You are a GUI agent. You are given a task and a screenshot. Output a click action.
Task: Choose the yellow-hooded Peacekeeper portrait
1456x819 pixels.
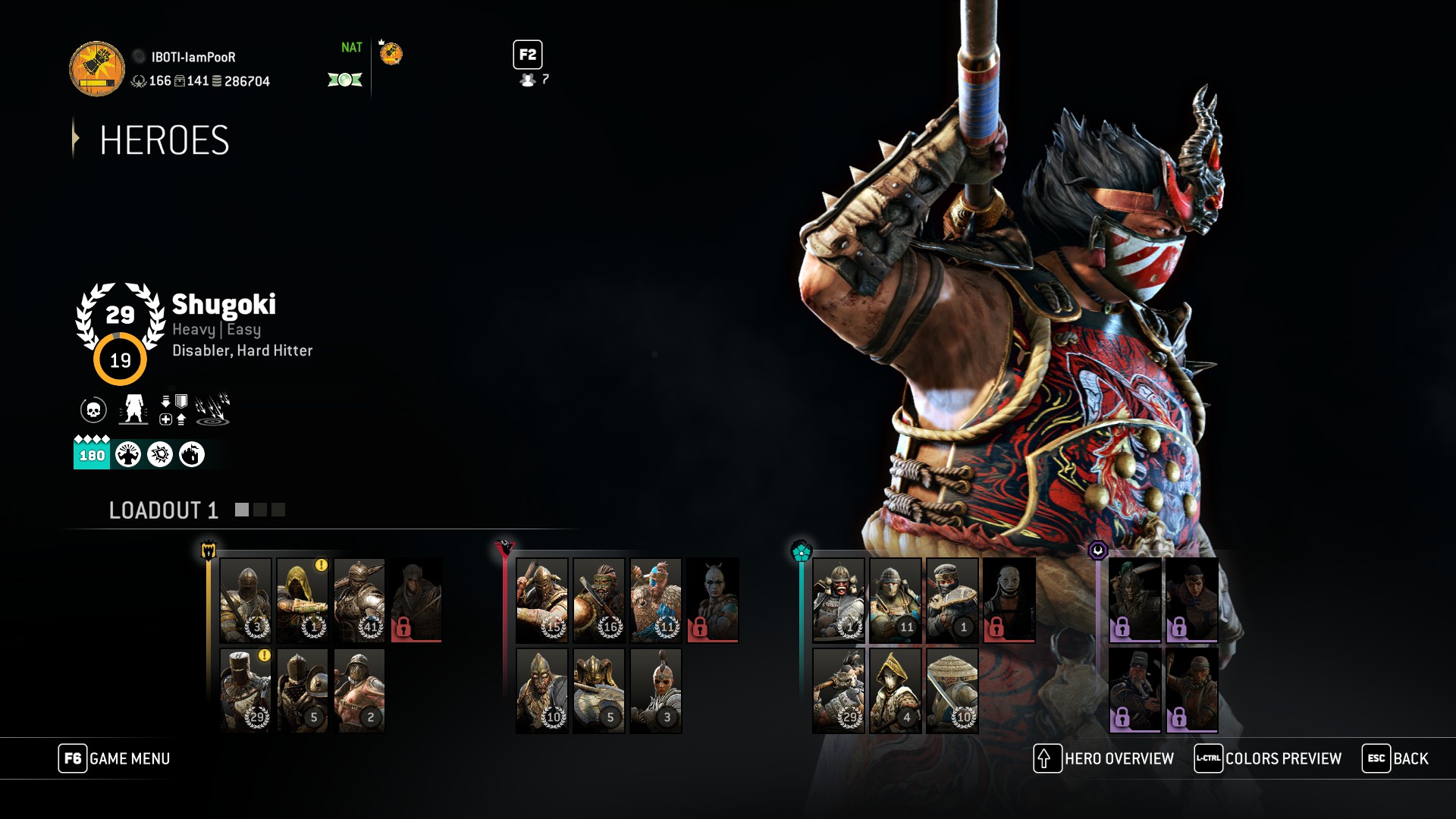coord(302,601)
